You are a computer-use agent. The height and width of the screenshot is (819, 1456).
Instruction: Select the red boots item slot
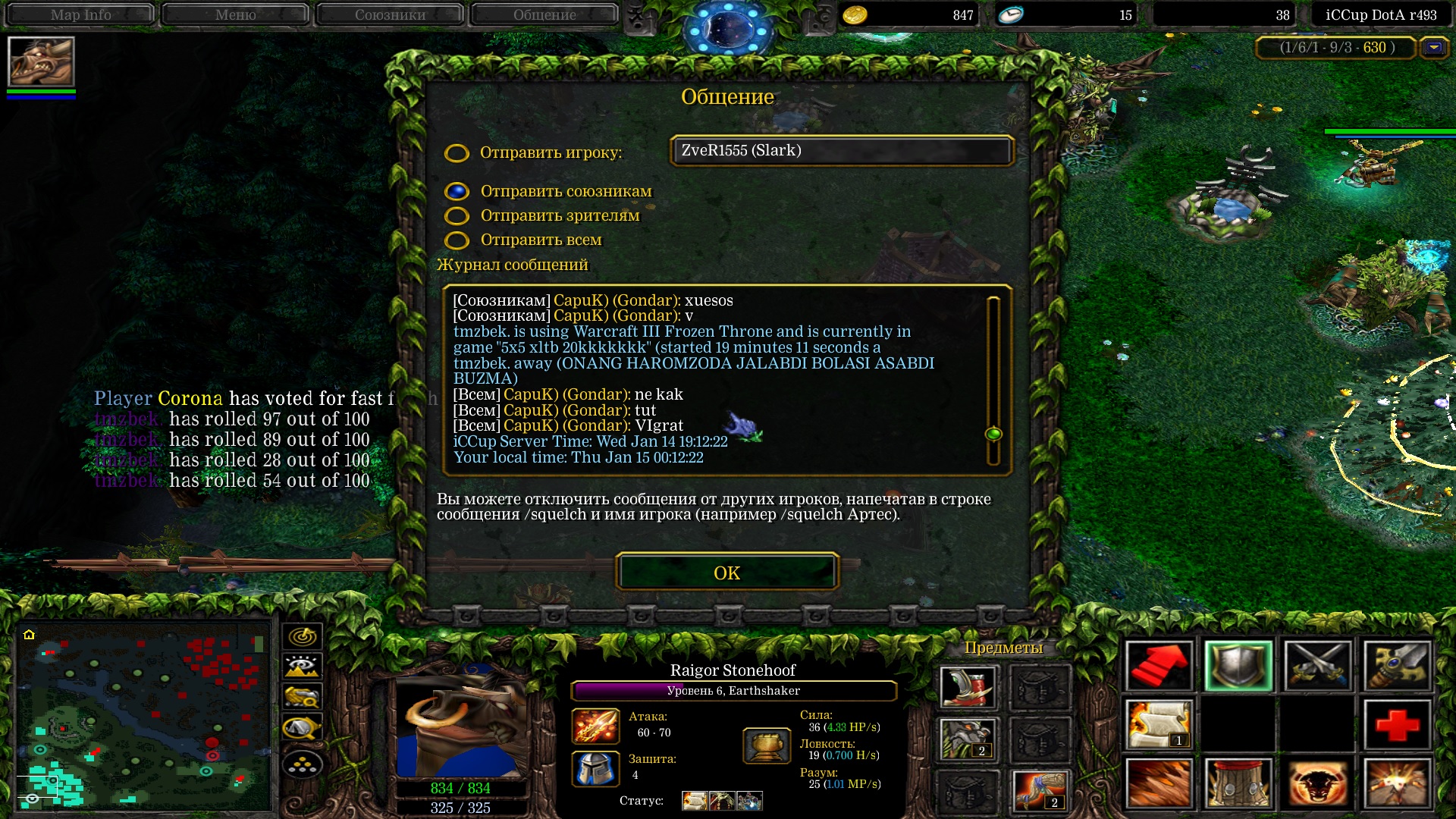(967, 687)
